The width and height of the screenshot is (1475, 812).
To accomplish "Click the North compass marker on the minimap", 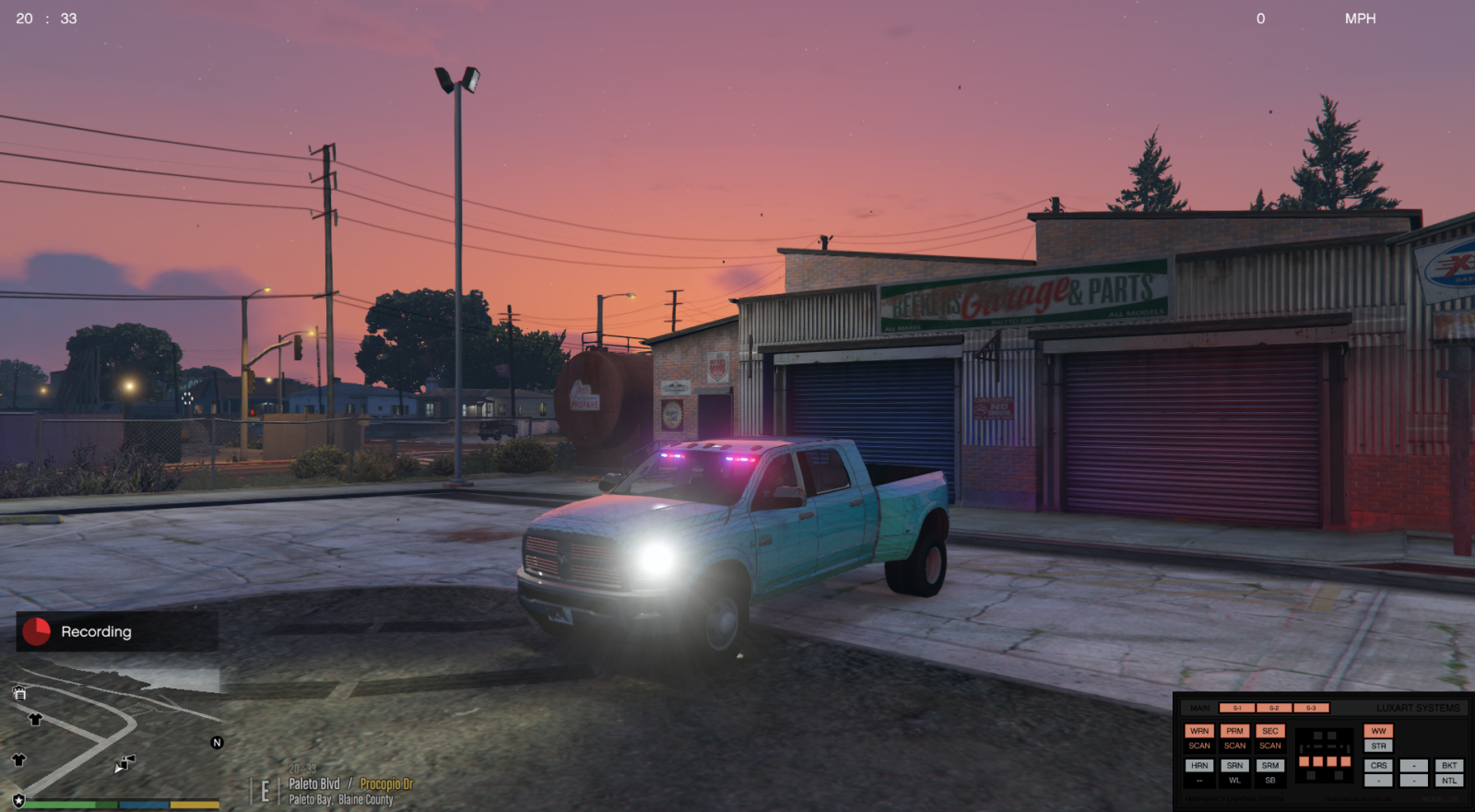I will pyautogui.click(x=218, y=742).
